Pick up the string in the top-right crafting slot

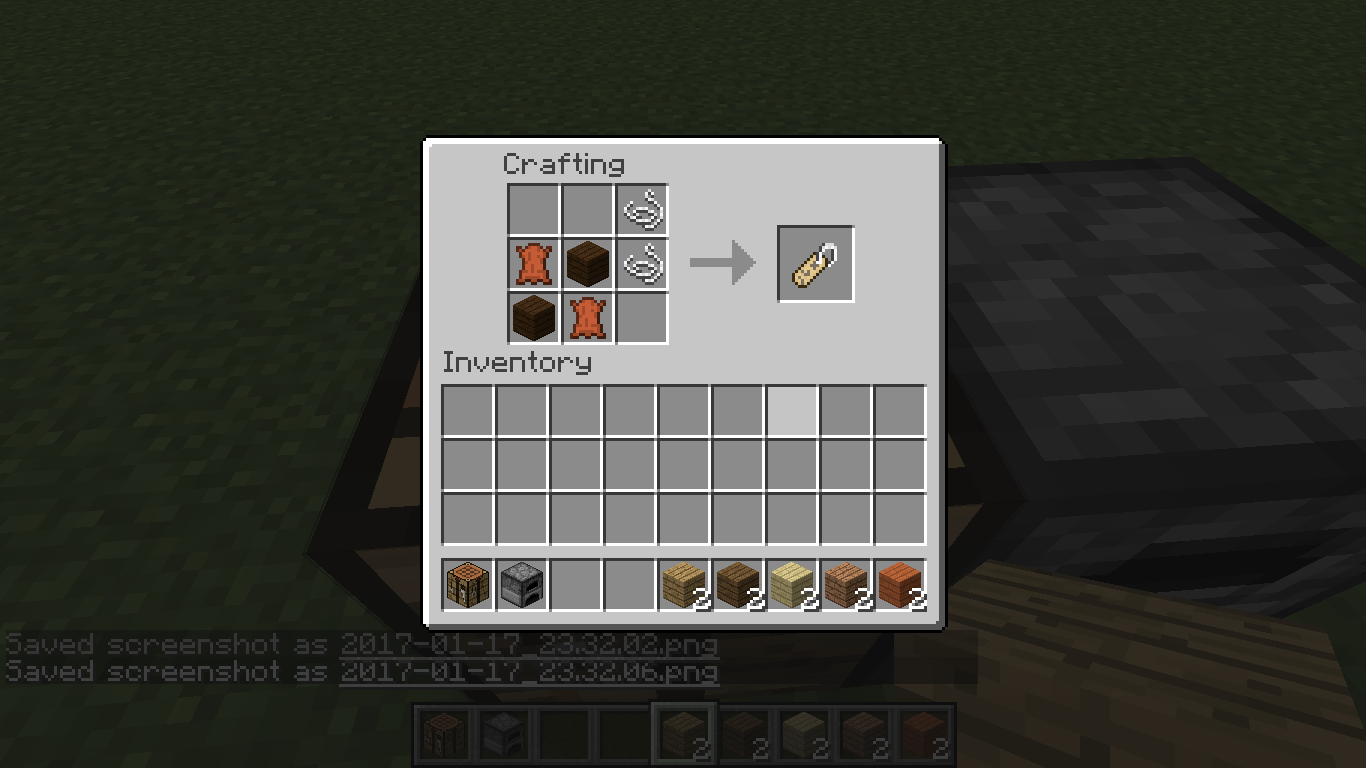point(641,209)
